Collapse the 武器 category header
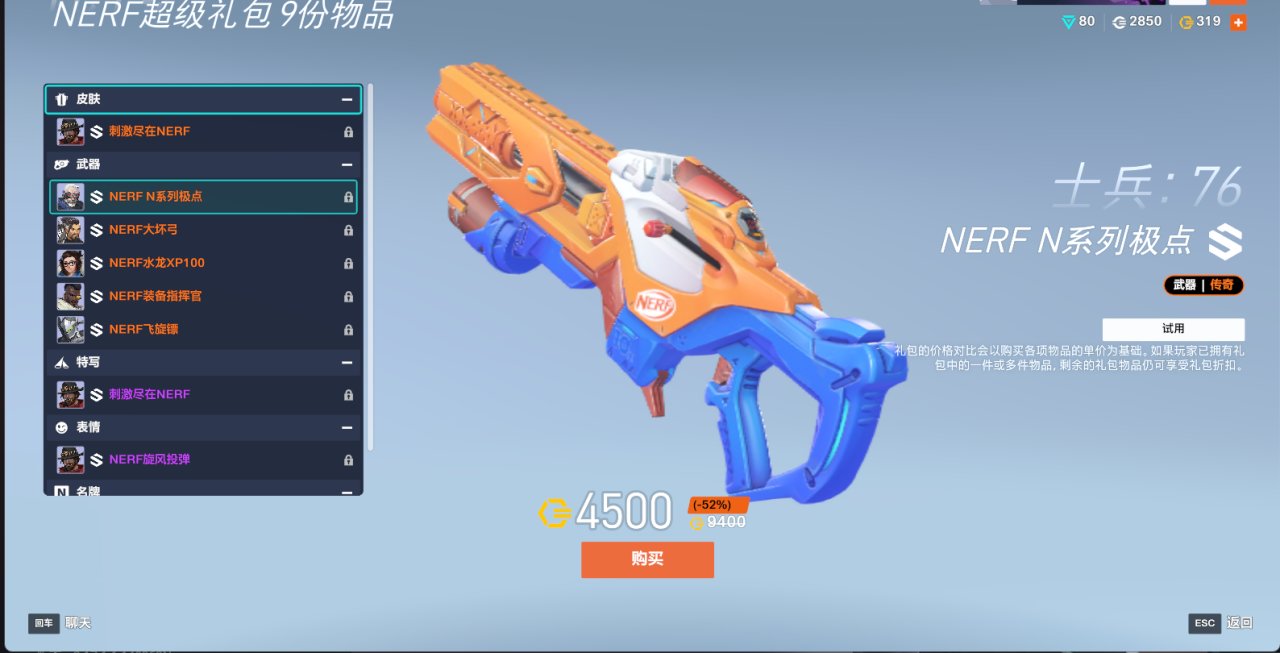Screen dimensions: 1280x653 point(346,164)
